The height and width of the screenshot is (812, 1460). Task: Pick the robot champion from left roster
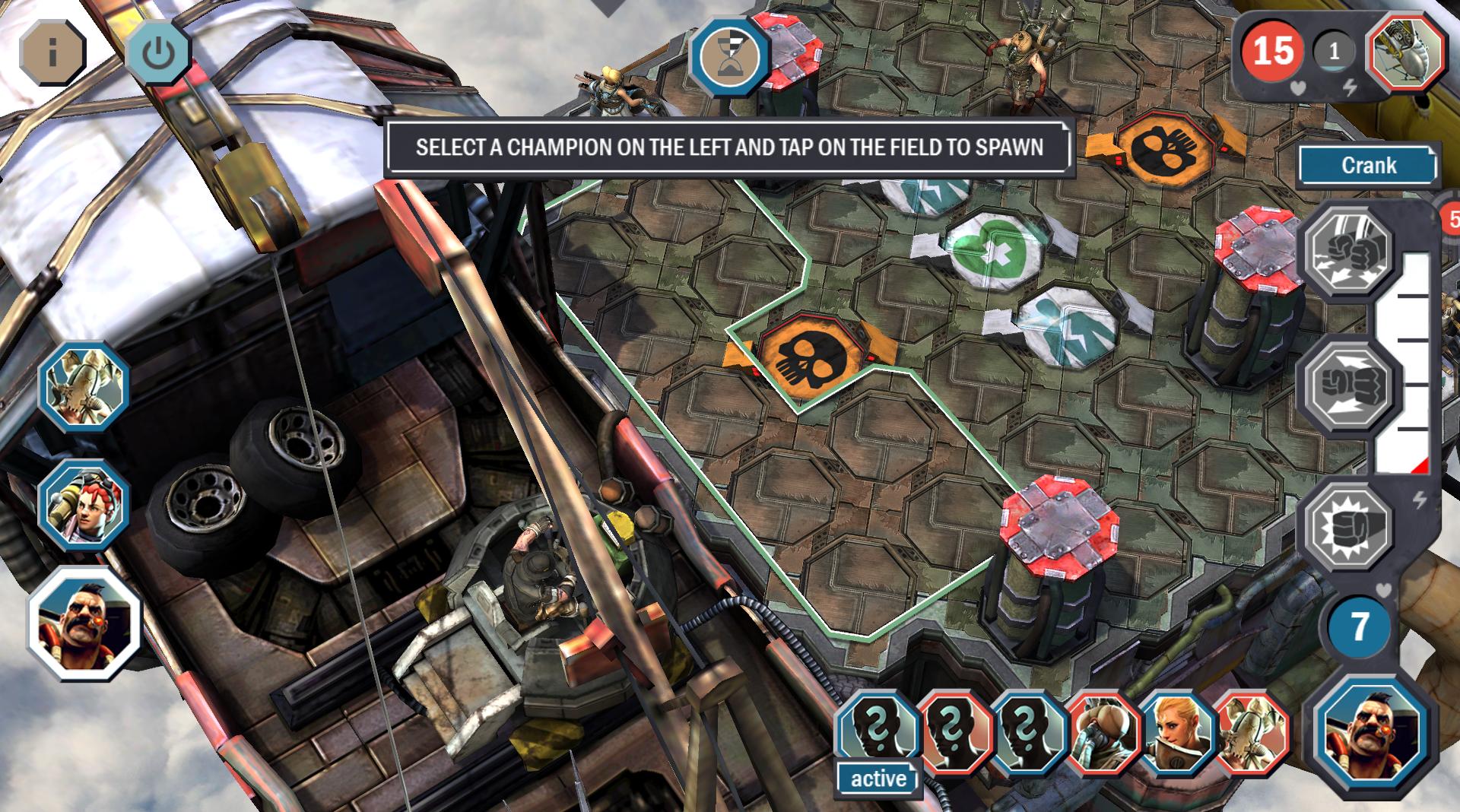pyautogui.click(x=84, y=387)
